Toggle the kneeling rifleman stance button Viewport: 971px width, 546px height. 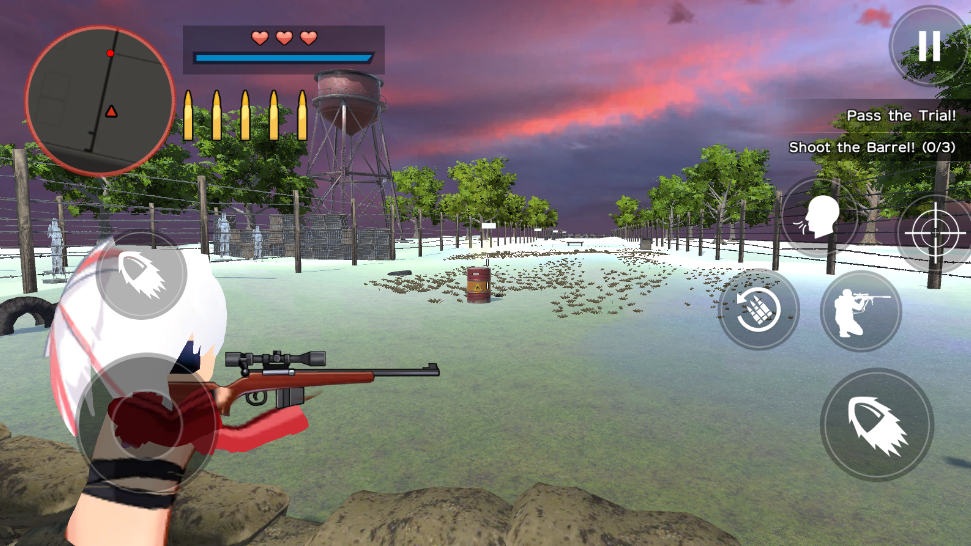860,311
